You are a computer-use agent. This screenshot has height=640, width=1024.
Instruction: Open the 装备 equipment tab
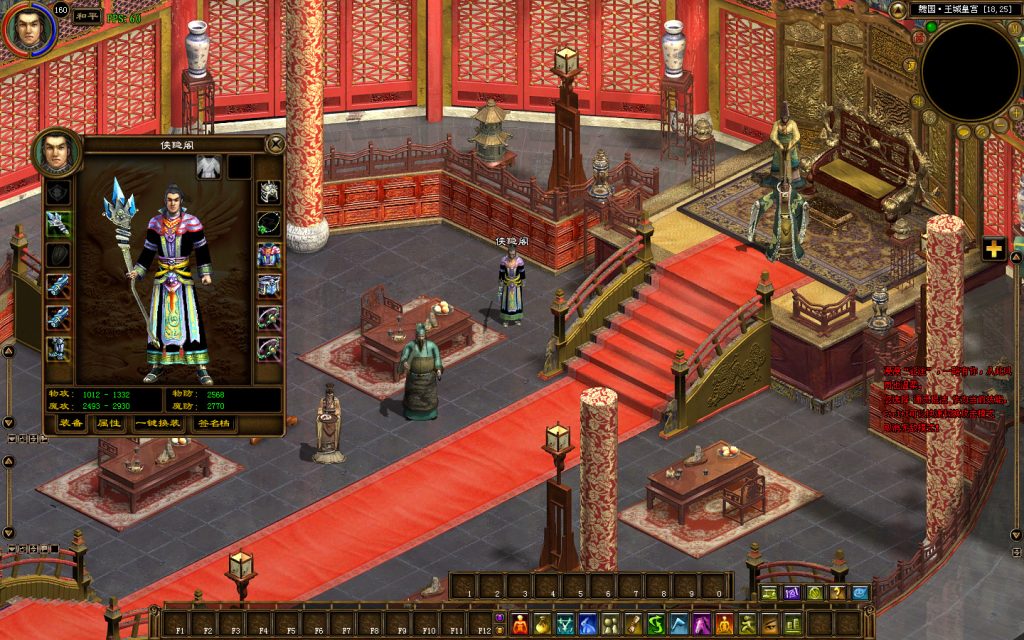pyautogui.click(x=70, y=423)
